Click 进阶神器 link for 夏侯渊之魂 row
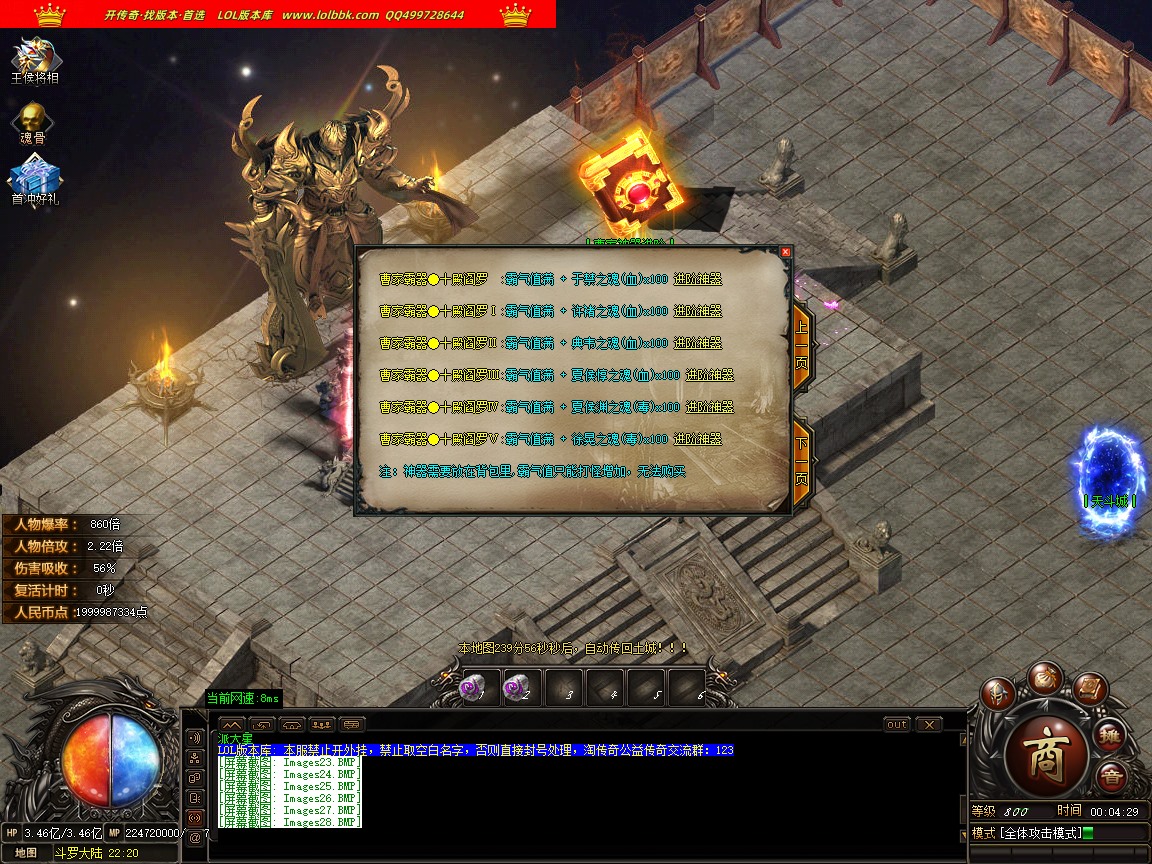The height and width of the screenshot is (864, 1152). click(x=709, y=407)
